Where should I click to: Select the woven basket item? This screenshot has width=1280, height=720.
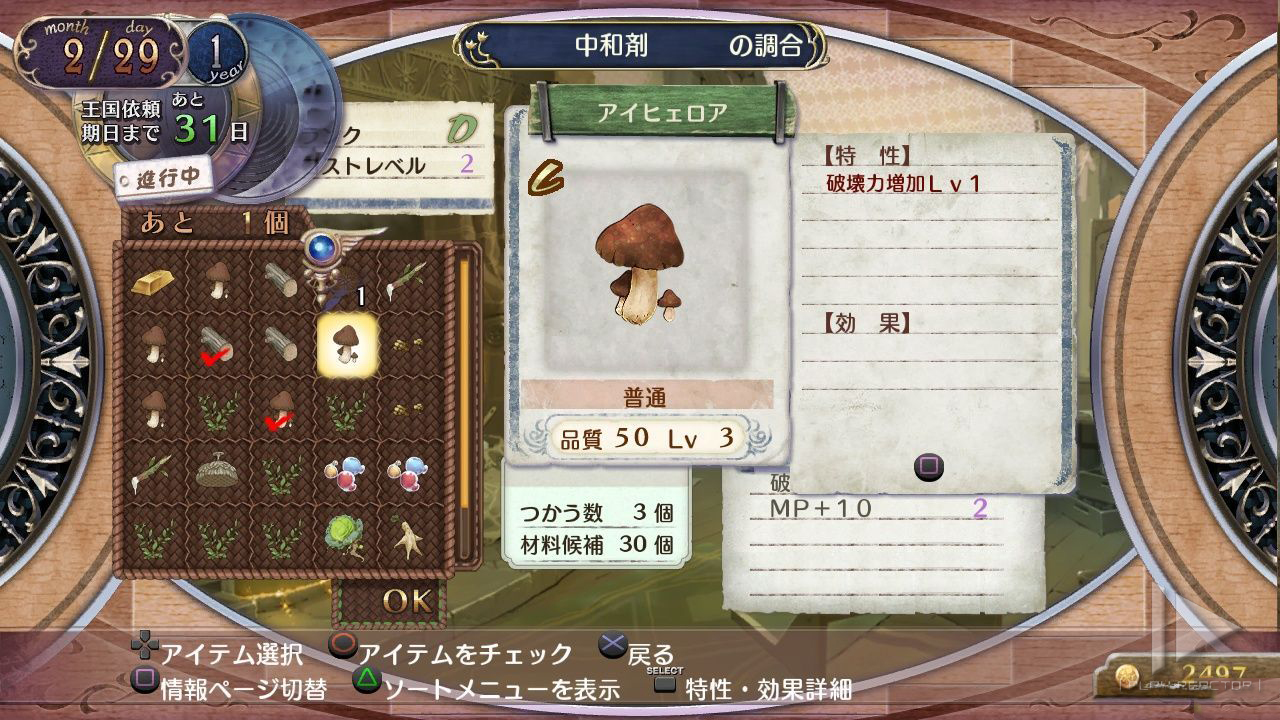coord(216,471)
